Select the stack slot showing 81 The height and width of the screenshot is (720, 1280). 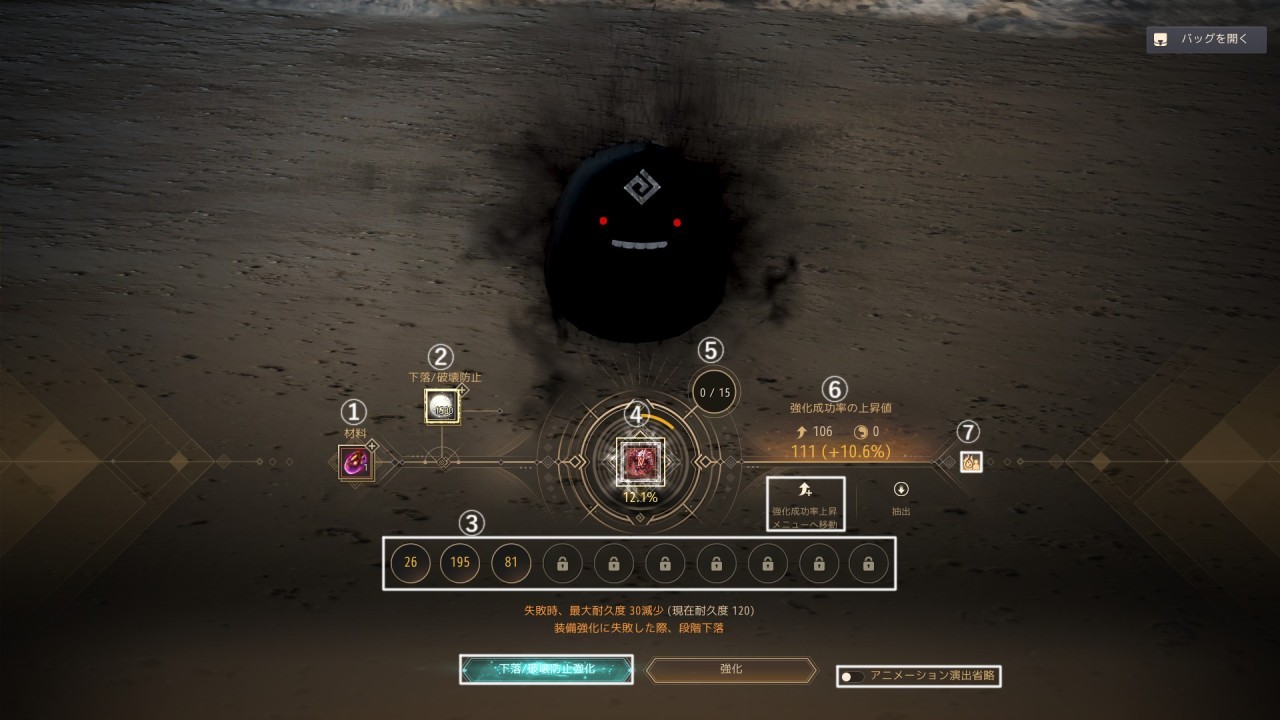511,563
